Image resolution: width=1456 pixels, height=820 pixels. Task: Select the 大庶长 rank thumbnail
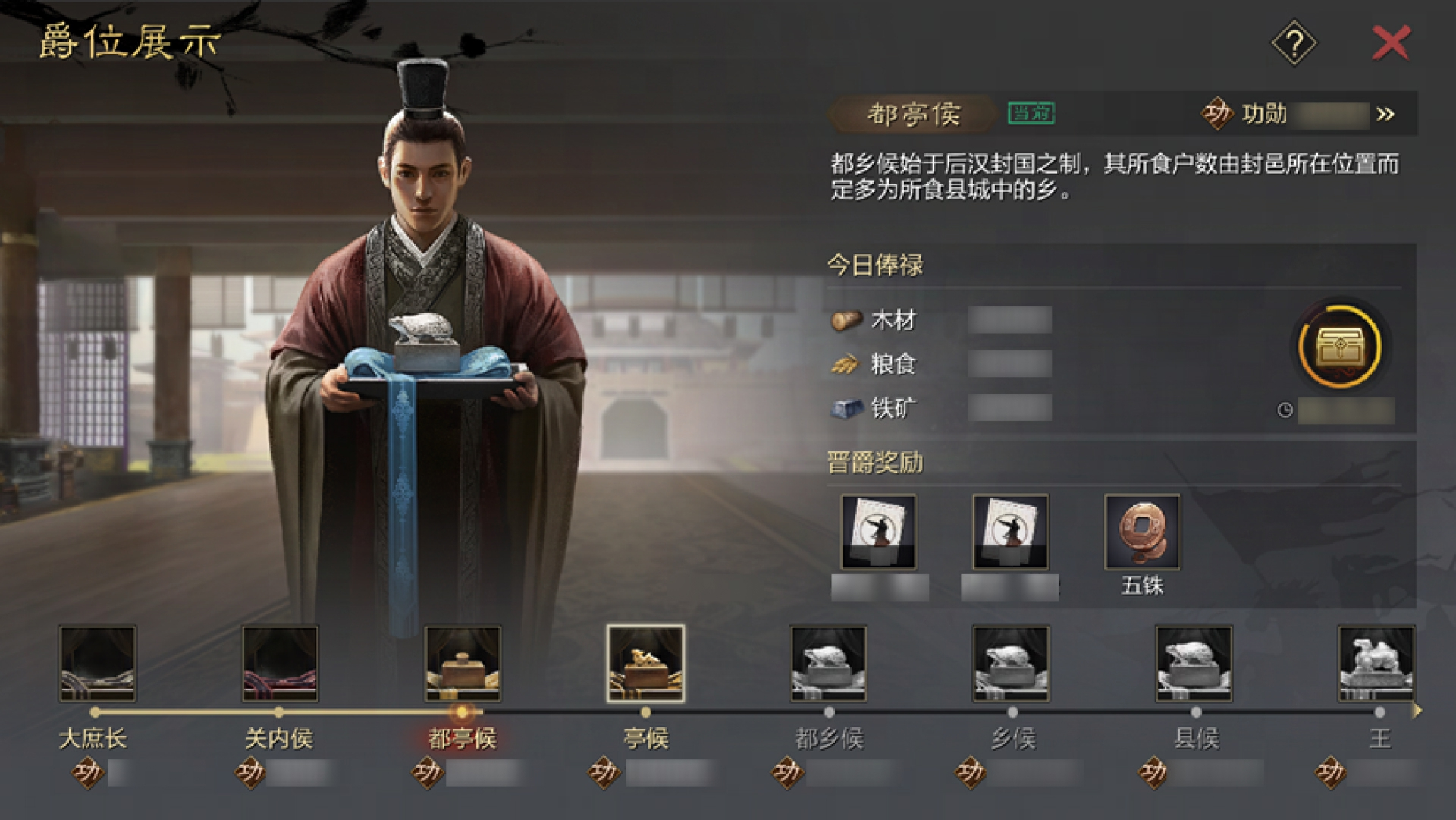98,663
